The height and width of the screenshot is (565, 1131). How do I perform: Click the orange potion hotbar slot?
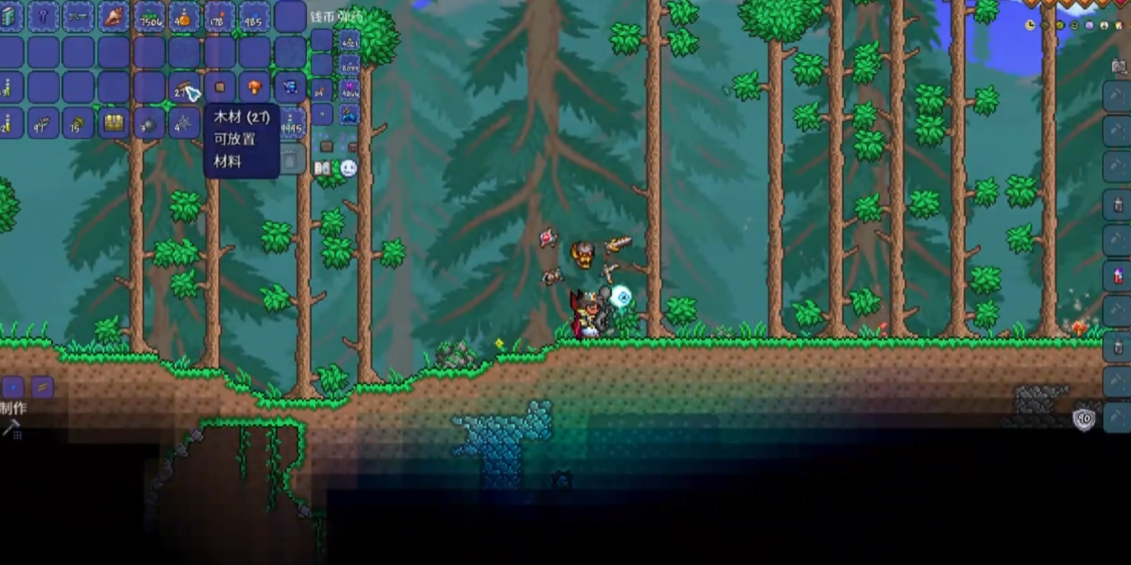(184, 16)
